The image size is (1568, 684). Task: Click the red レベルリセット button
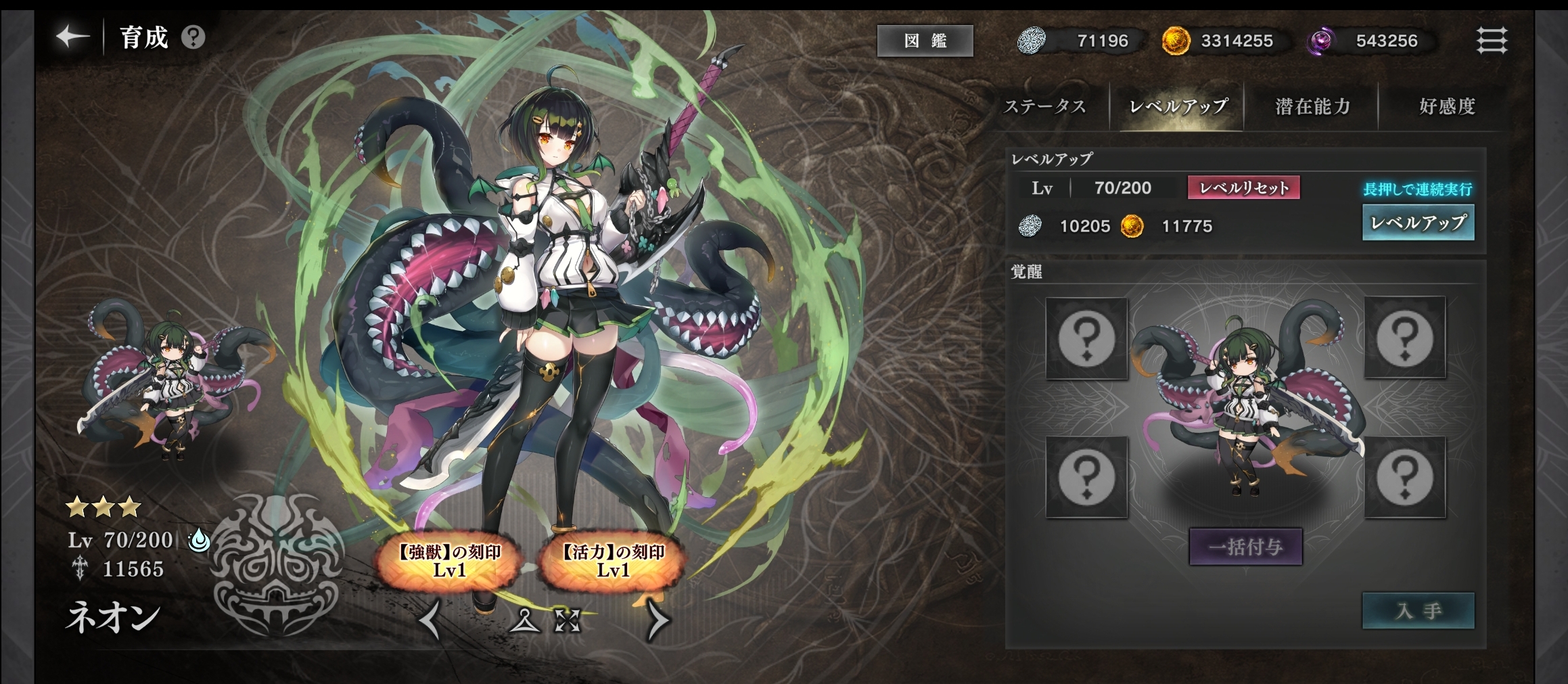pyautogui.click(x=1243, y=187)
